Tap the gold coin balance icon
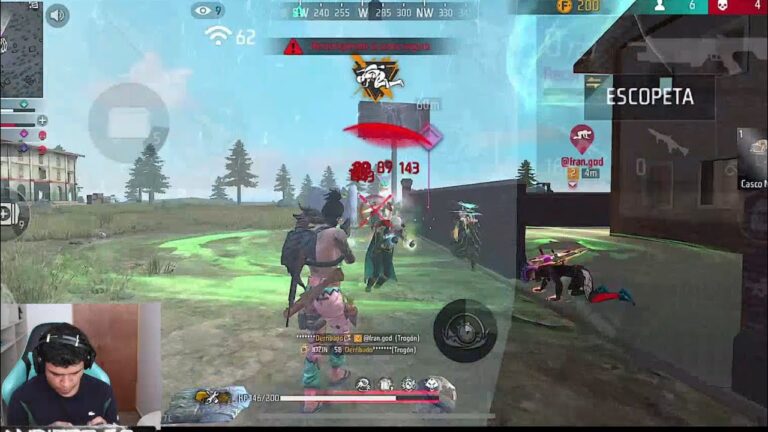The image size is (768, 432). pyautogui.click(x=564, y=7)
